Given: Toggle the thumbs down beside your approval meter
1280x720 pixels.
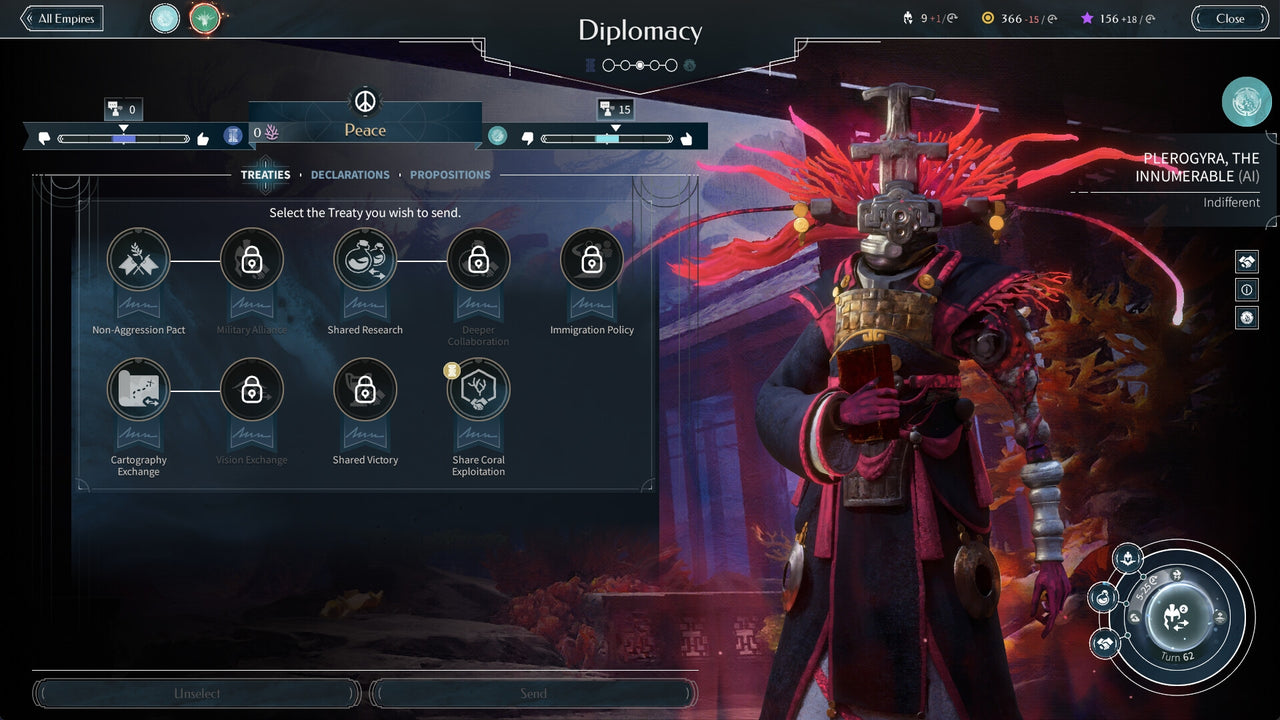Looking at the screenshot, I should point(44,137).
